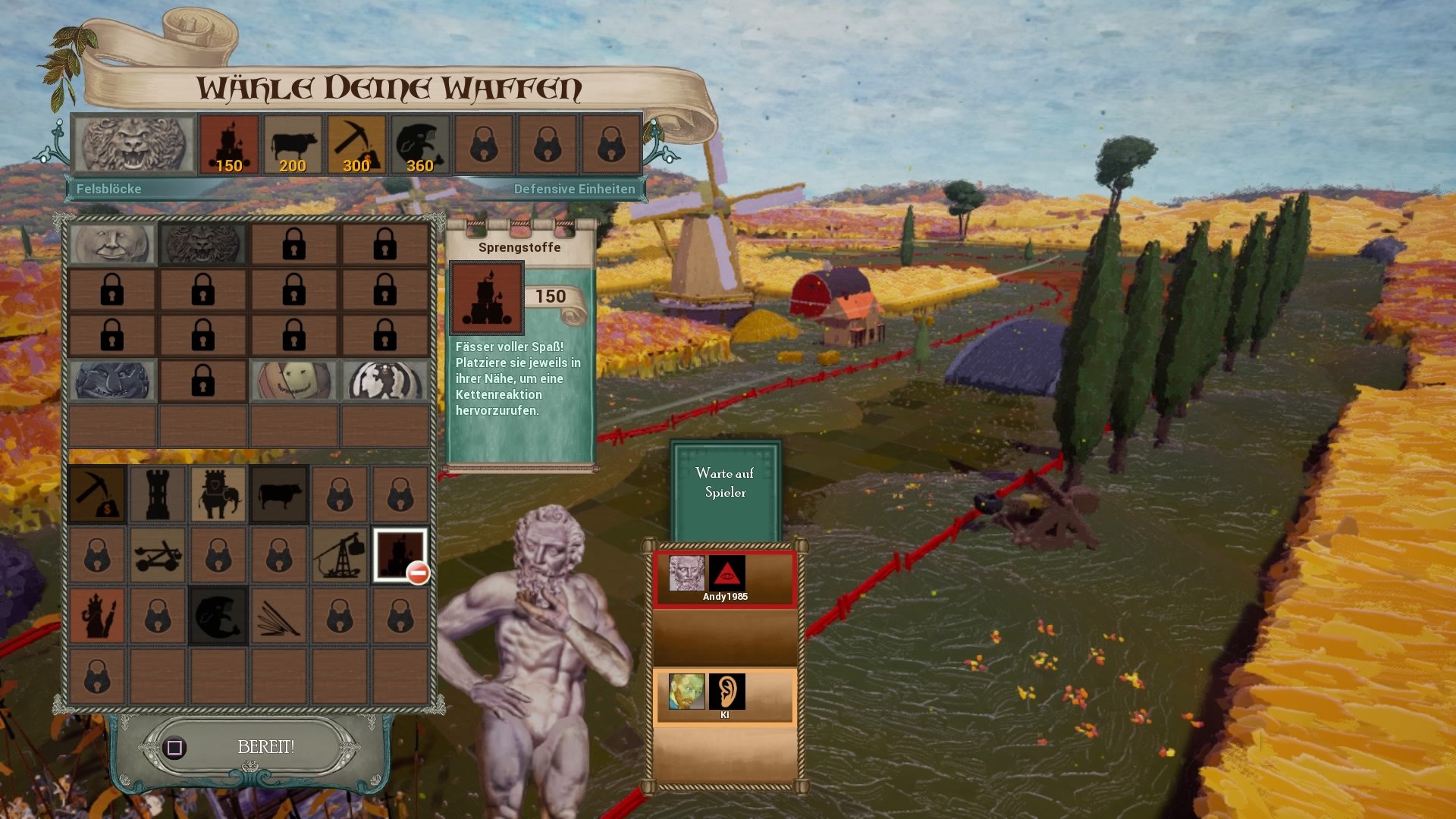Choose the war elephant unit

click(218, 494)
